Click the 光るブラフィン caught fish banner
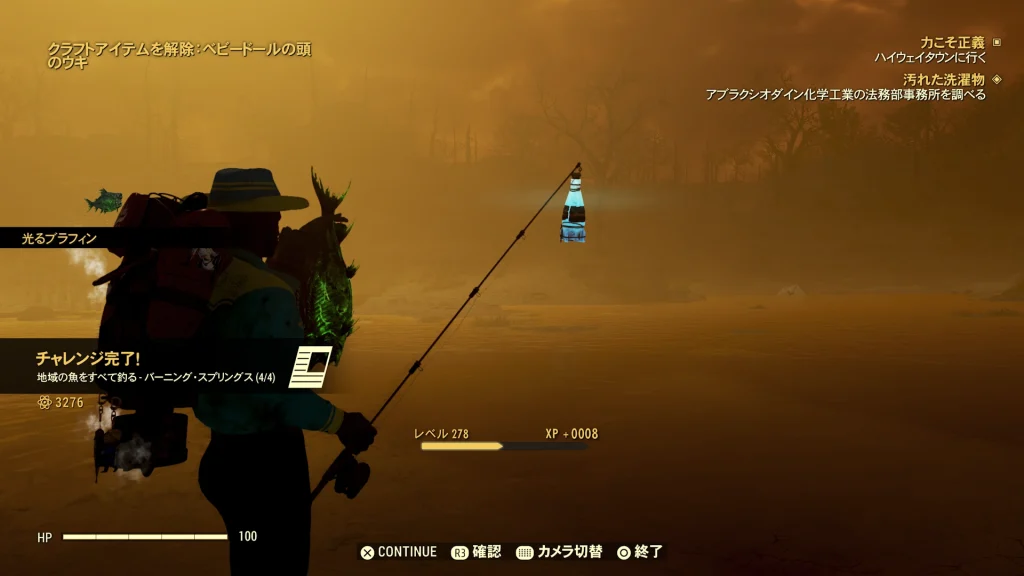Viewport: 1024px width, 576px height. pos(62,238)
